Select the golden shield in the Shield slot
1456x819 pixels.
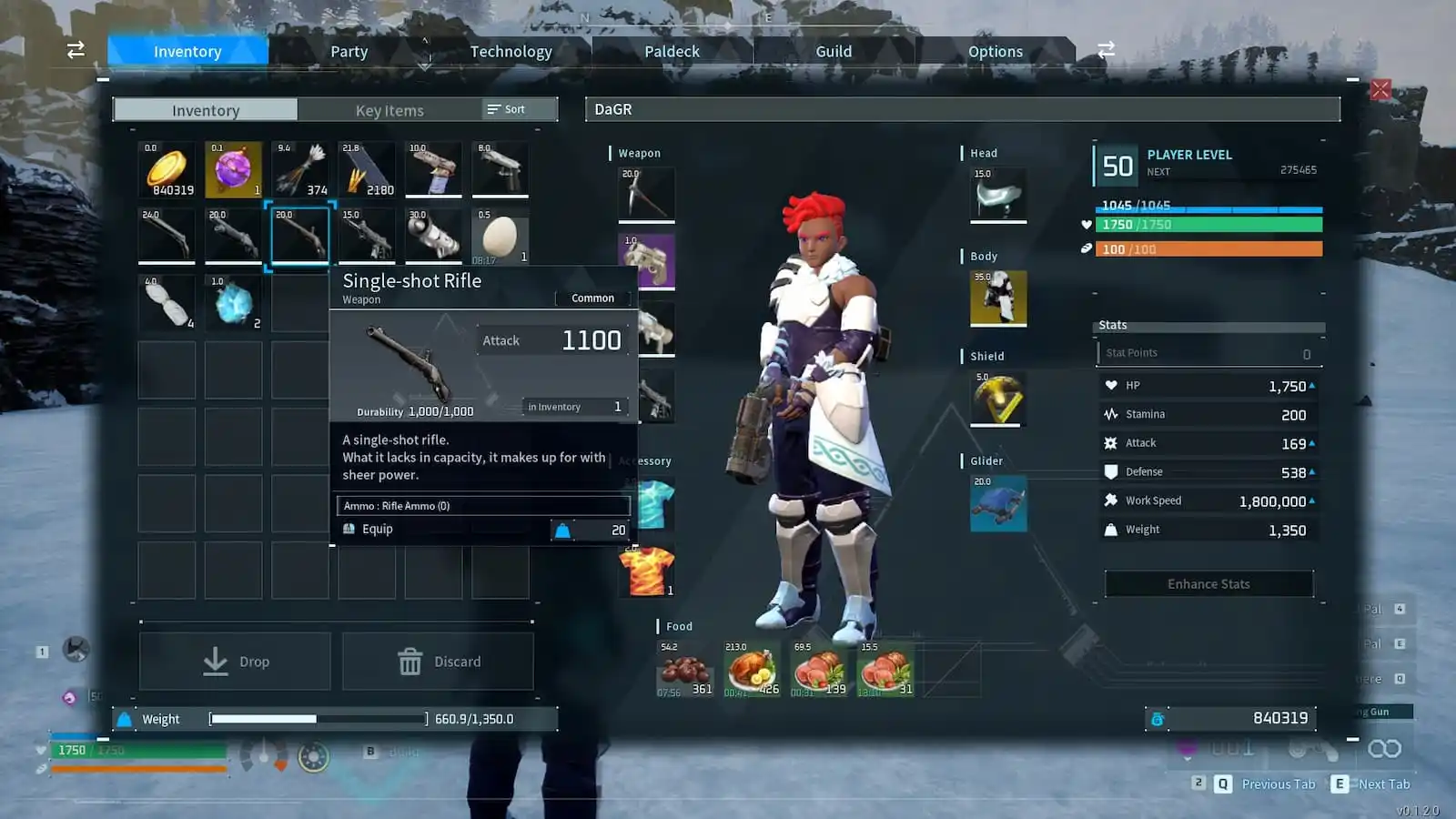click(997, 400)
